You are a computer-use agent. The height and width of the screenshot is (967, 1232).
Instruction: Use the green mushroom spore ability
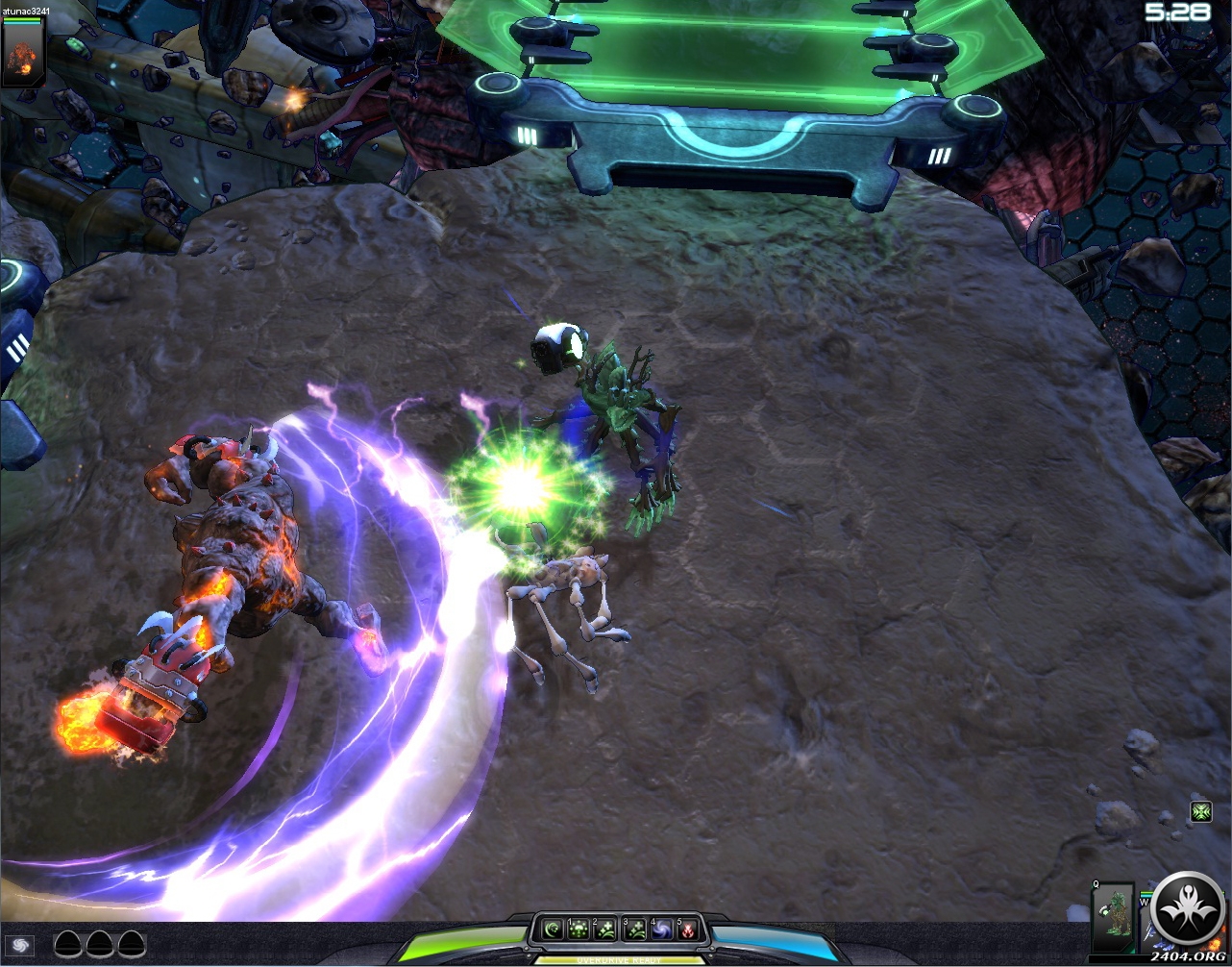point(579,930)
